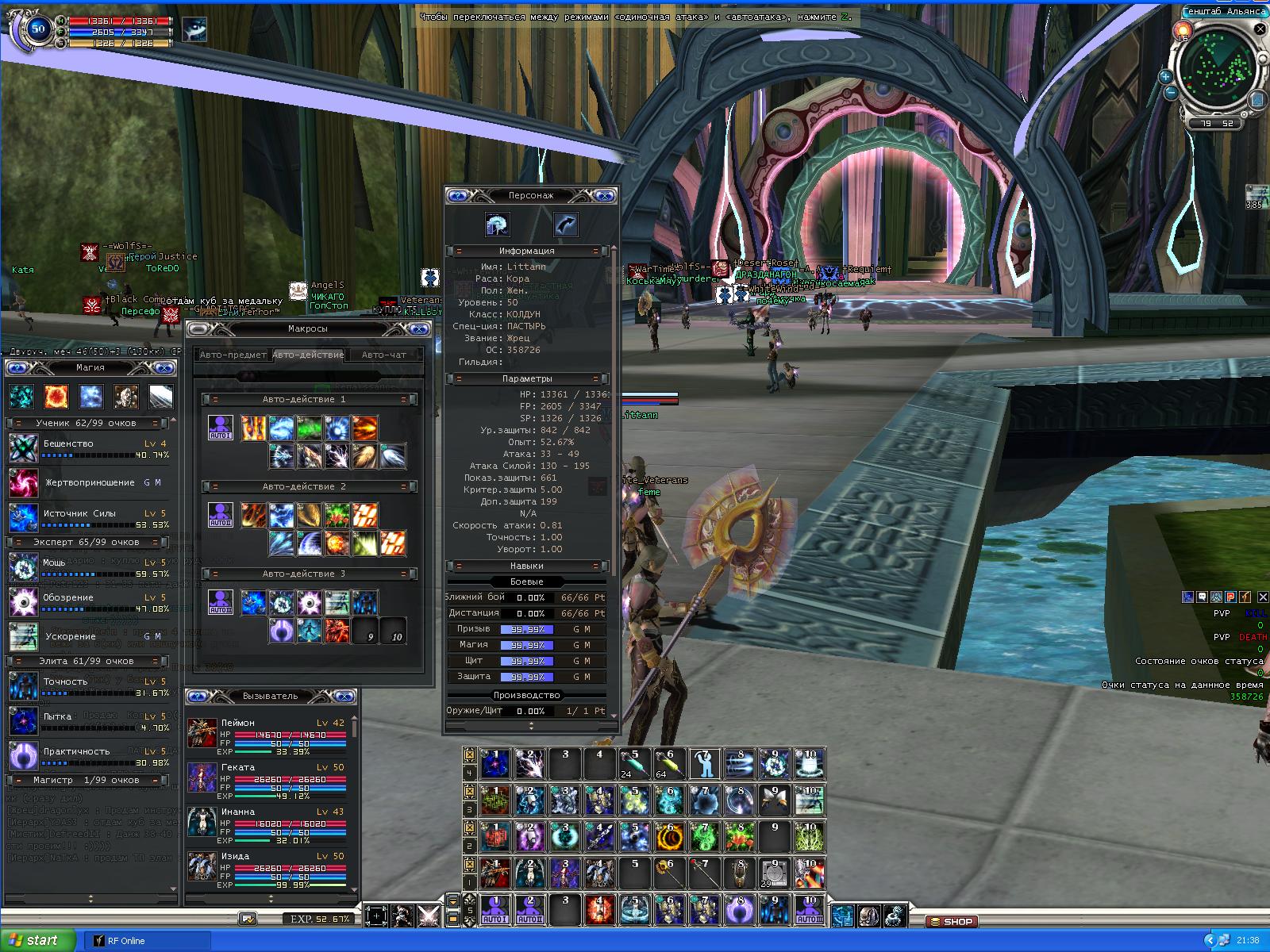Activate the AUTO III hotbar slot
Screen dimensions: 1270x952
[x=810, y=910]
